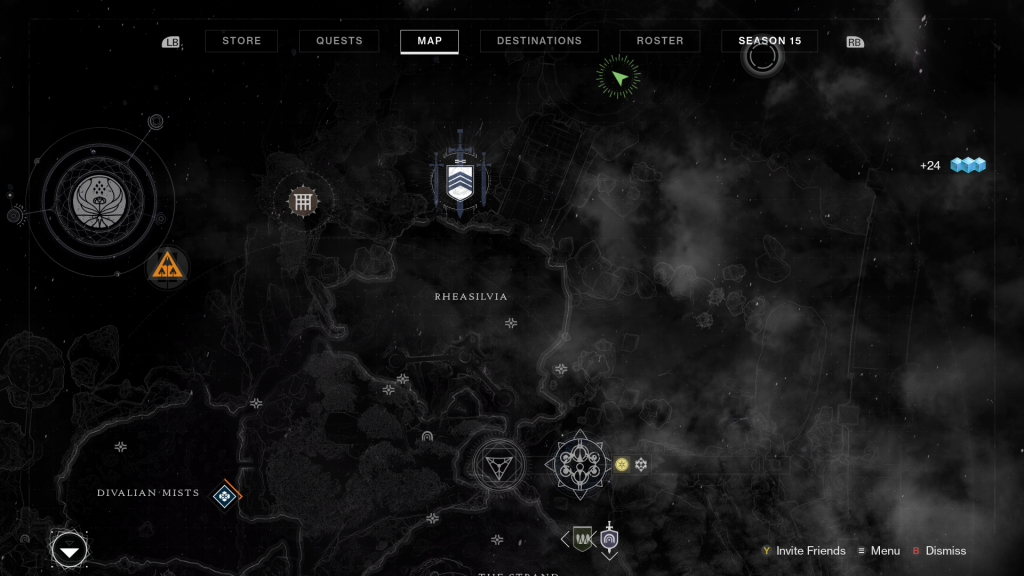1024x576 pixels.
Task: Select the inverted triangle circle activity node
Action: click(x=498, y=464)
